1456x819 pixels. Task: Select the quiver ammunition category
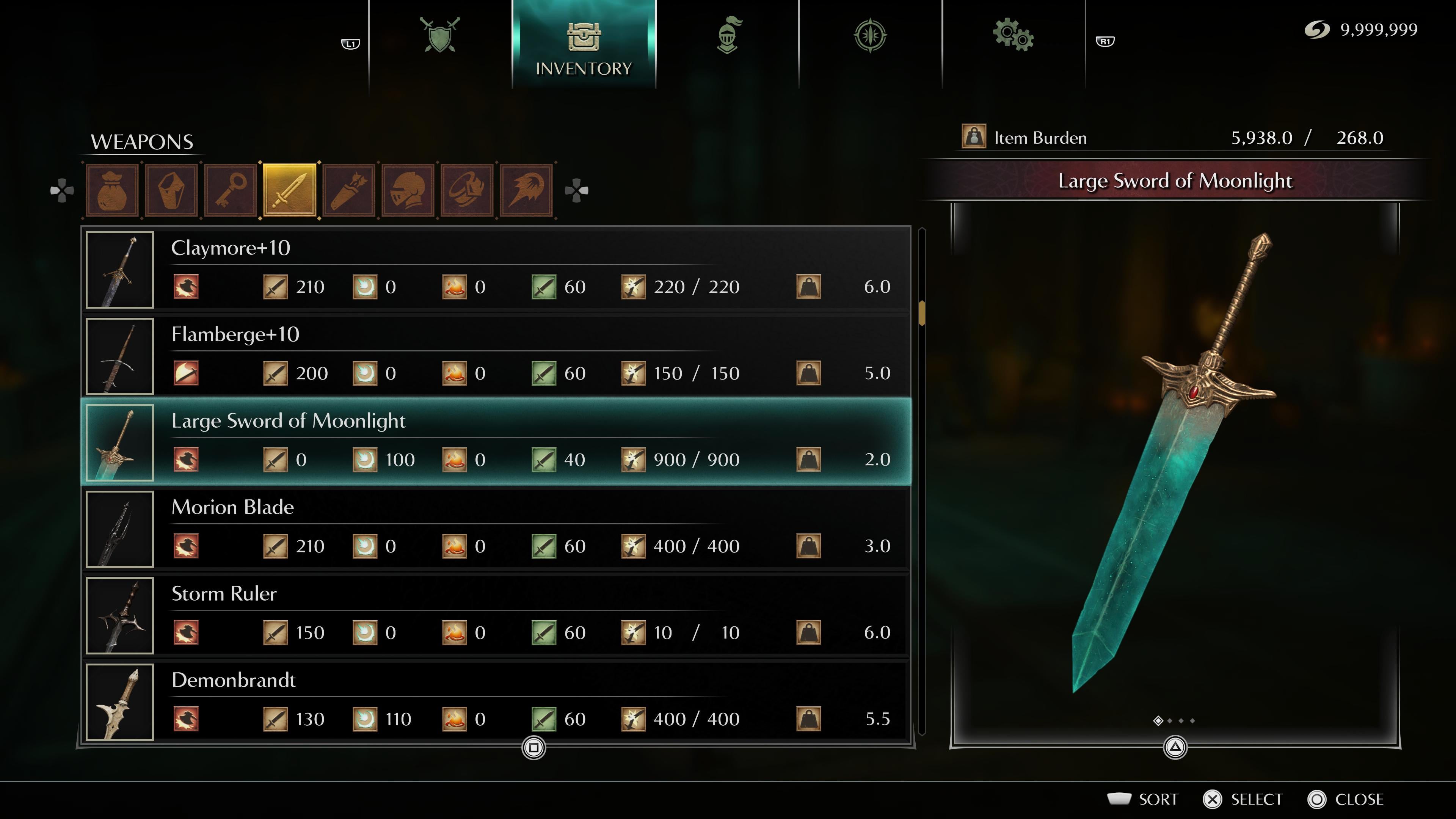pyautogui.click(x=349, y=190)
